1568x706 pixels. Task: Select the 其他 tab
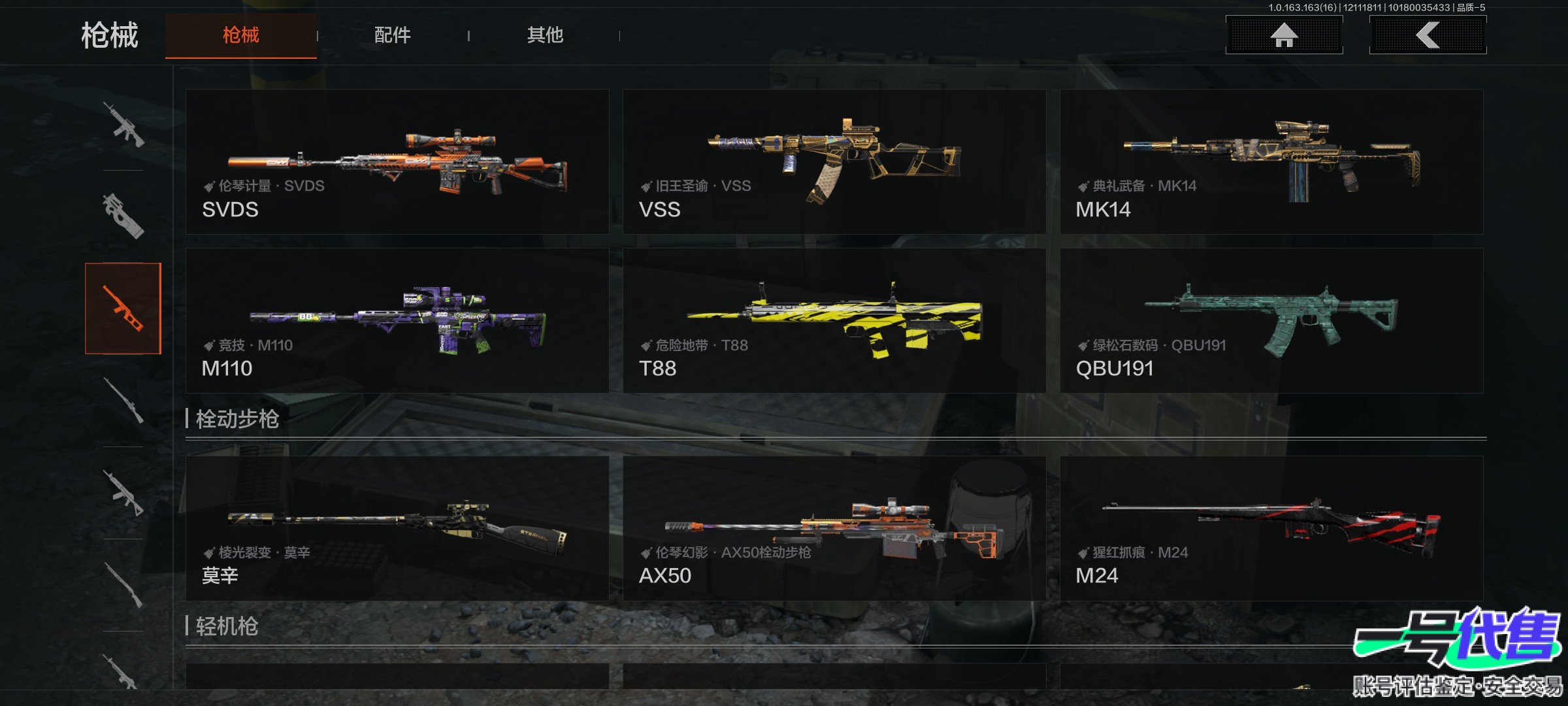(545, 35)
